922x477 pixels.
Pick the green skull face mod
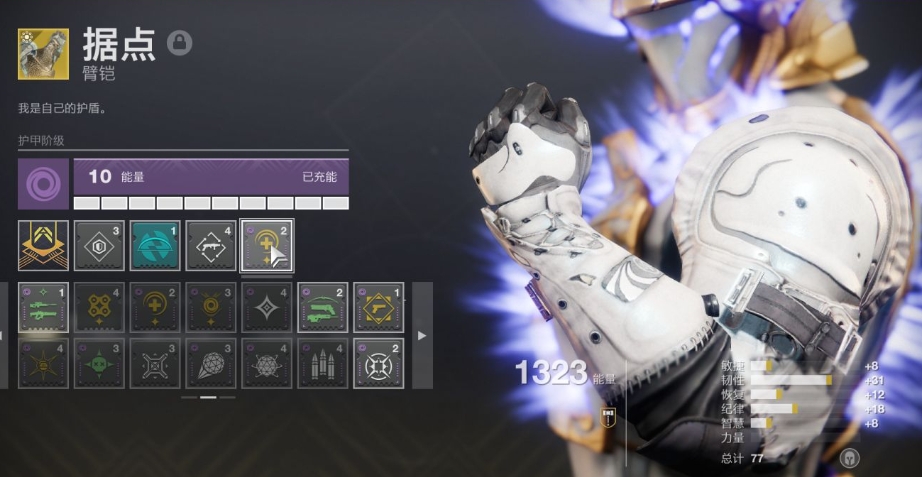point(99,363)
